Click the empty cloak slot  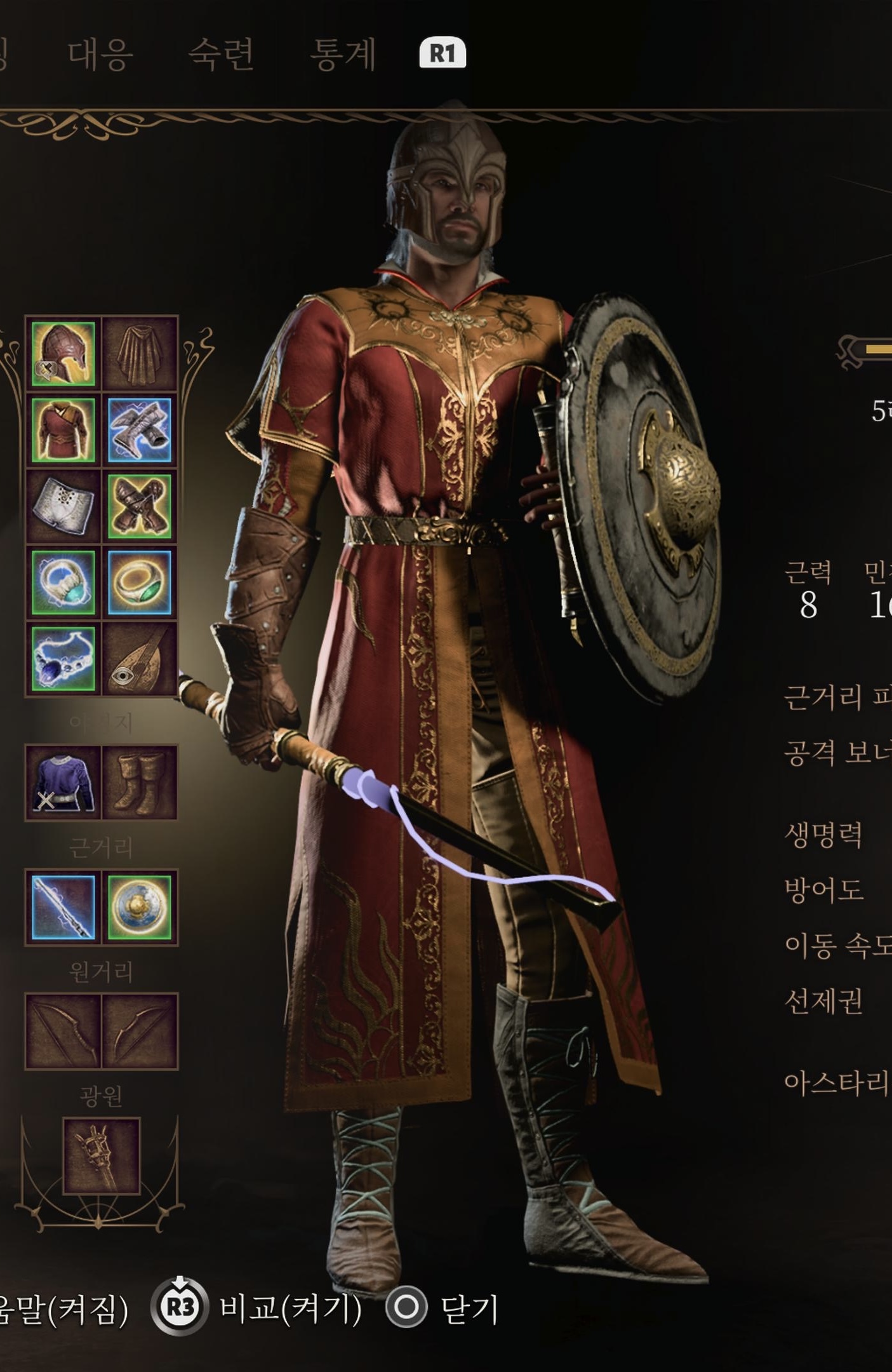[x=140, y=354]
